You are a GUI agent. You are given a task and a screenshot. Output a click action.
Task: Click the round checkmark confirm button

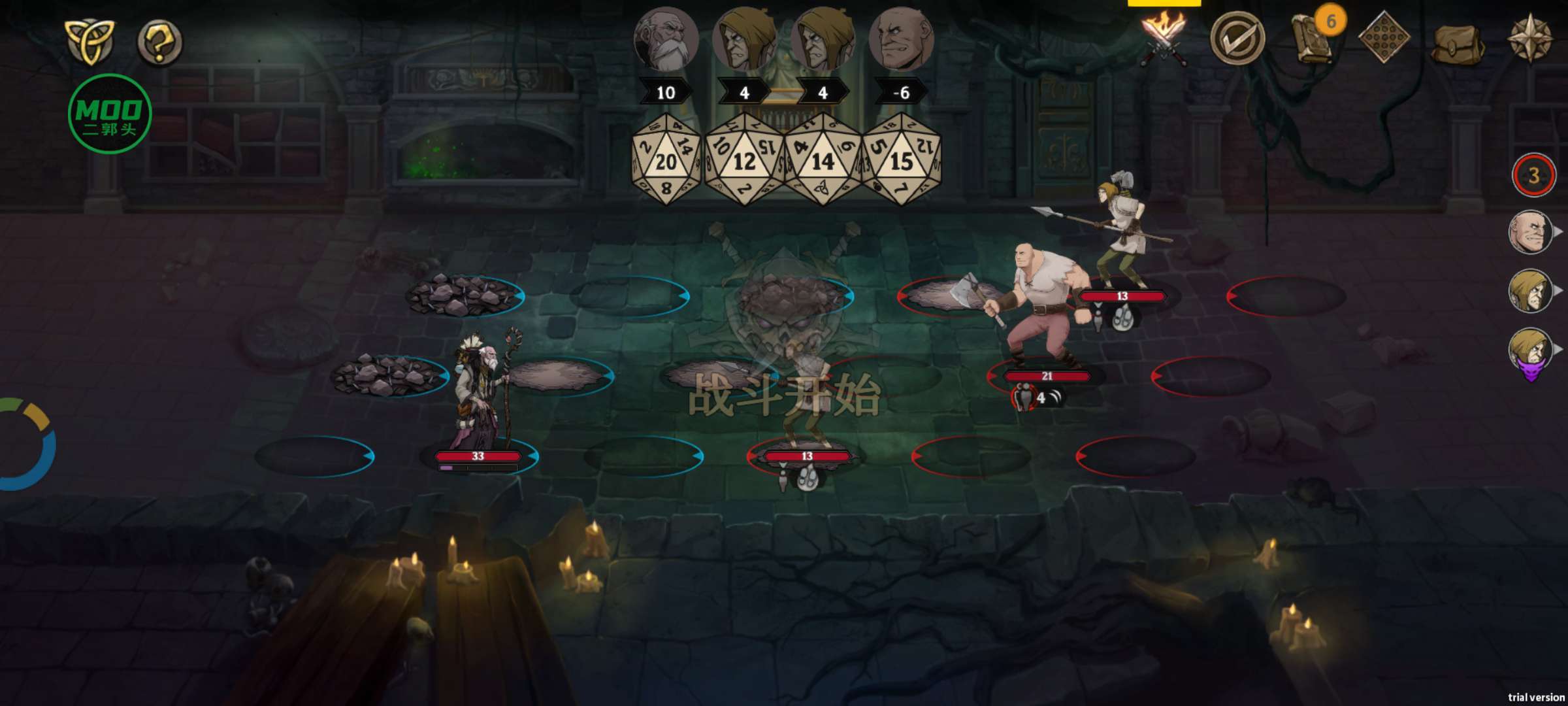1237,39
